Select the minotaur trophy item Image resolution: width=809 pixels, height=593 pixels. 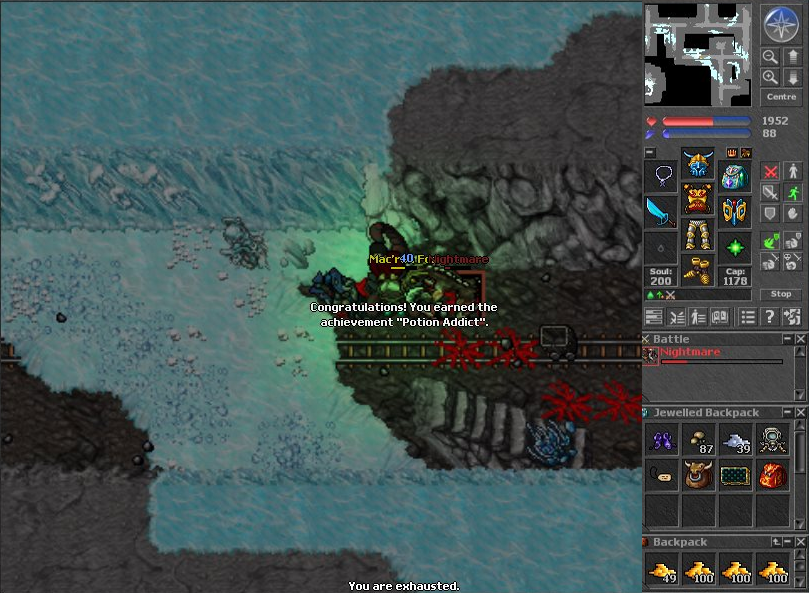tap(698, 476)
